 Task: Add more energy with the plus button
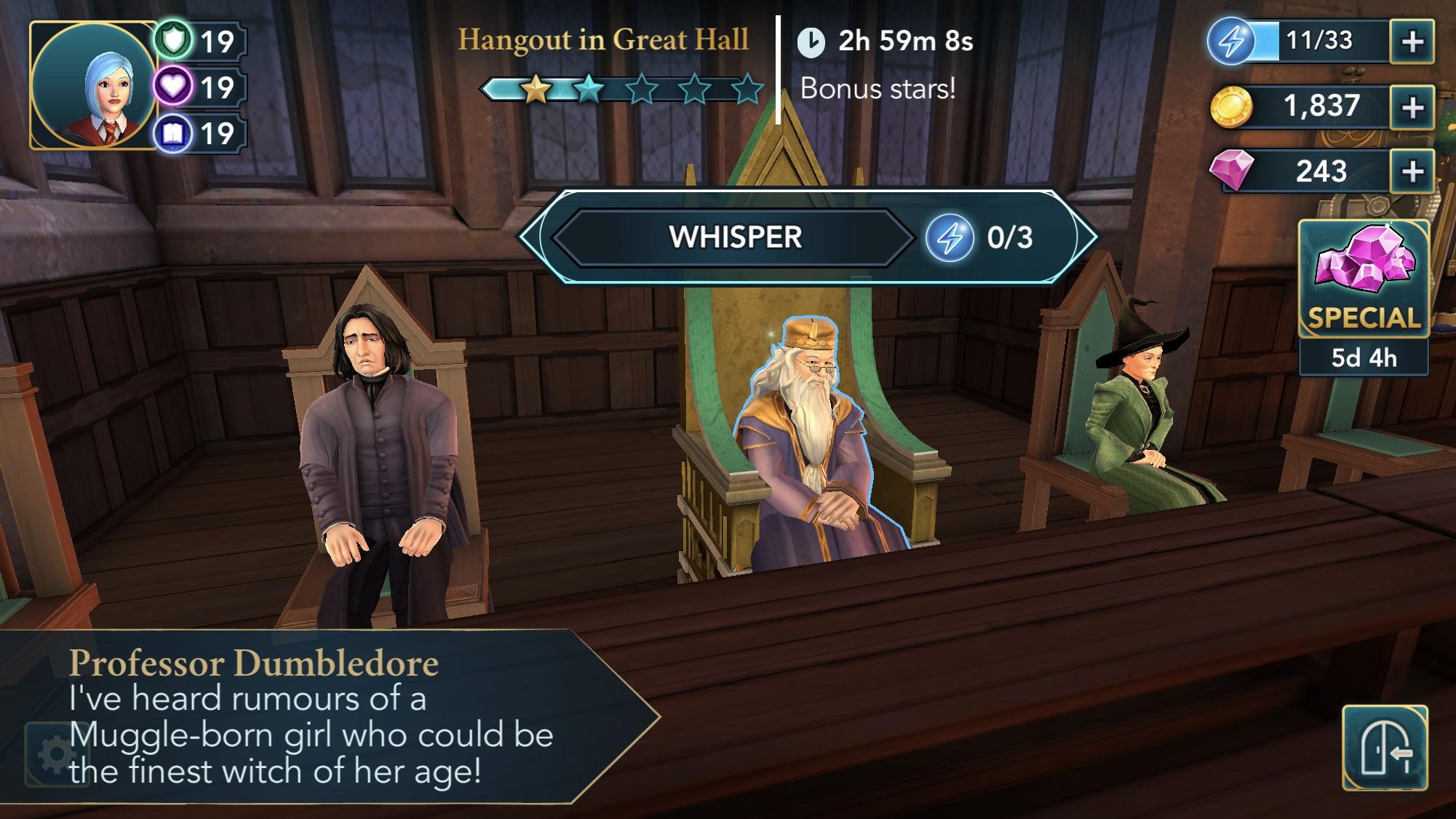click(x=1412, y=41)
